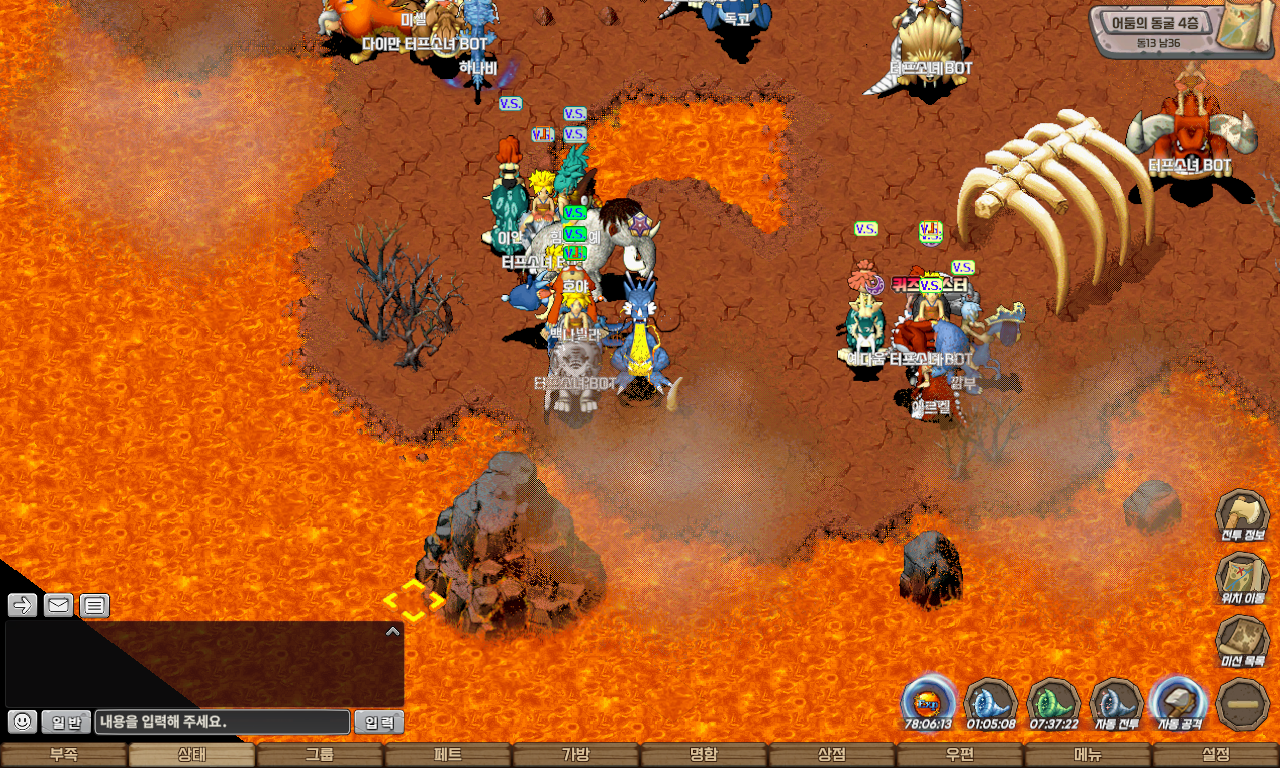Viewport: 1280px width, 768px height.
Task: Open the 미션 목록 mission list scroll
Action: tap(1242, 642)
